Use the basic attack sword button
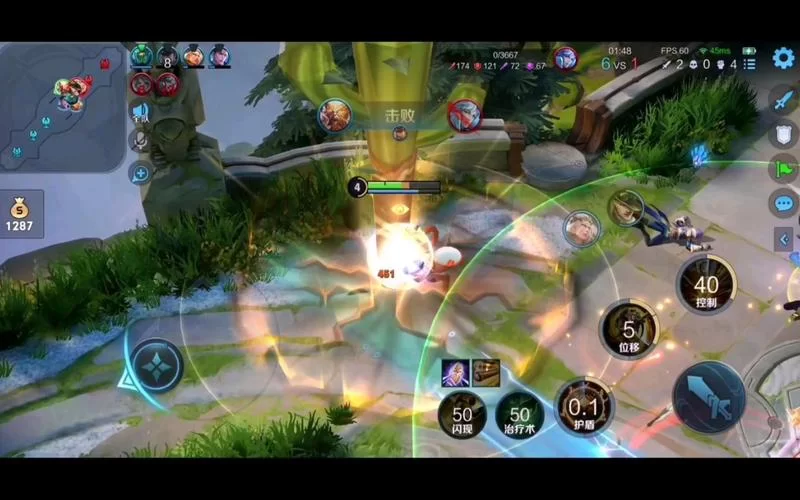 pos(708,396)
